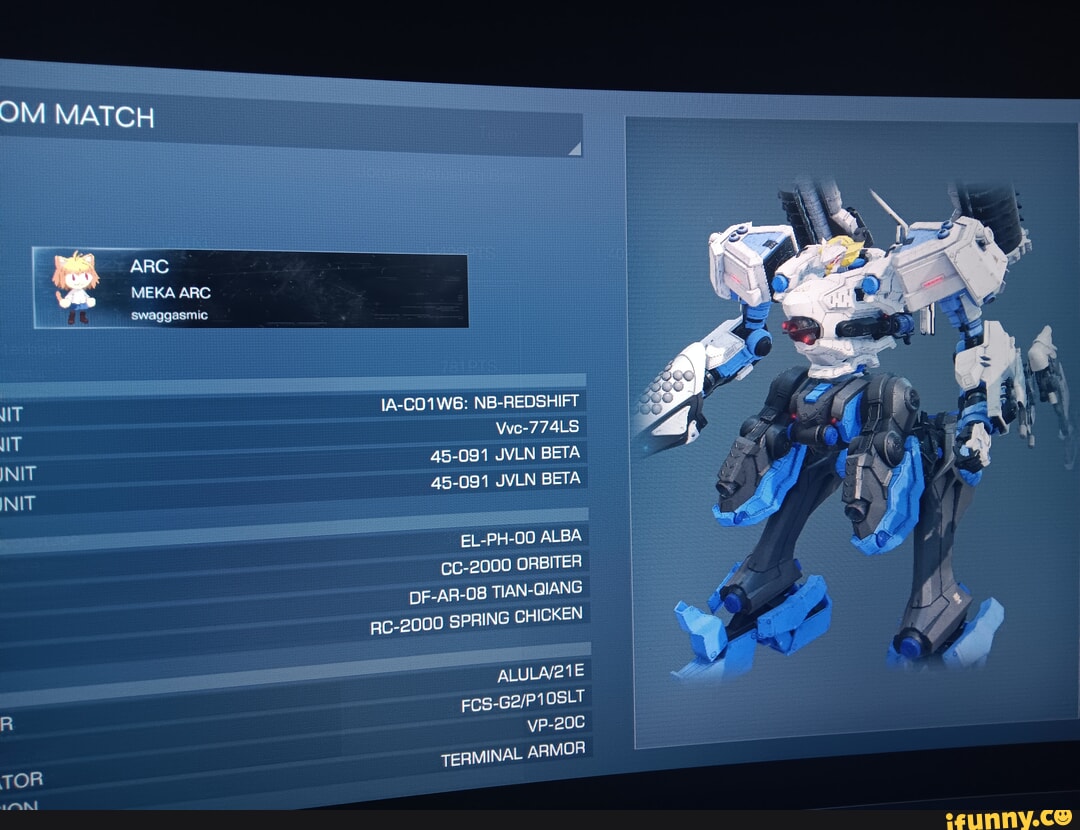
Task: Open the ifunny.co watermark link
Action: [x=1009, y=816]
